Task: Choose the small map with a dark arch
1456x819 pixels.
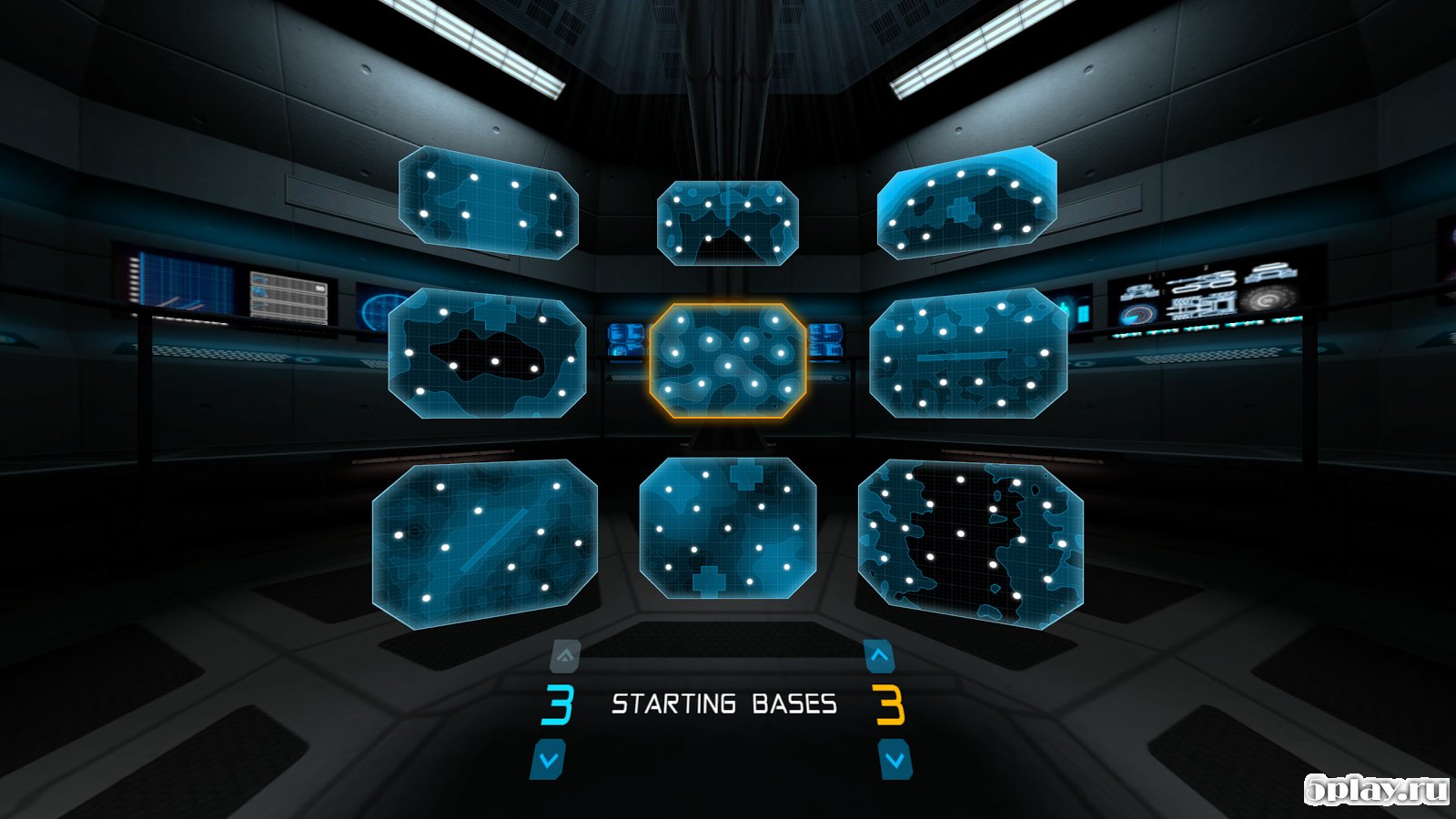Action: [x=727, y=223]
